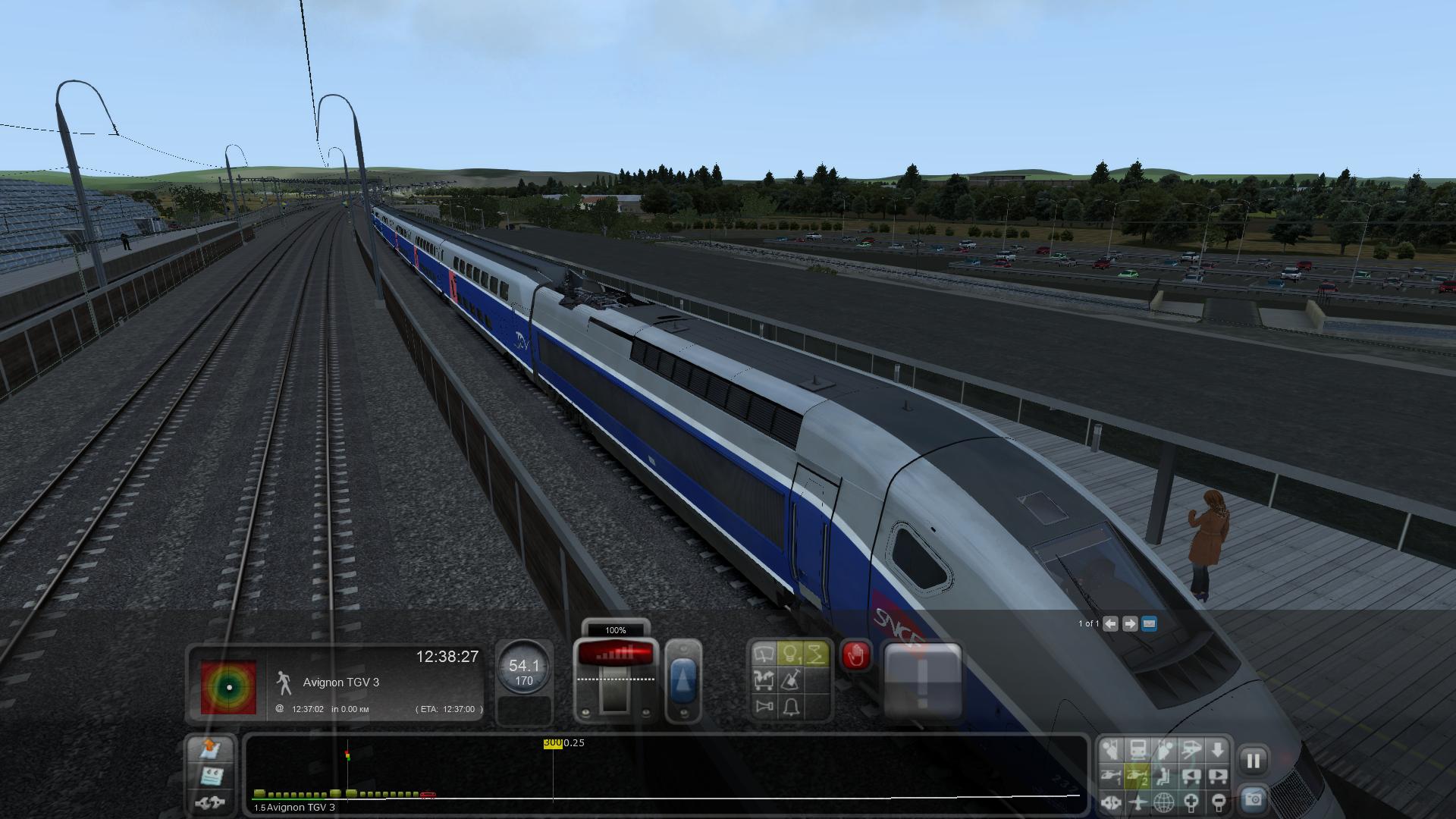Show the previous message with left arrow

[1110, 623]
